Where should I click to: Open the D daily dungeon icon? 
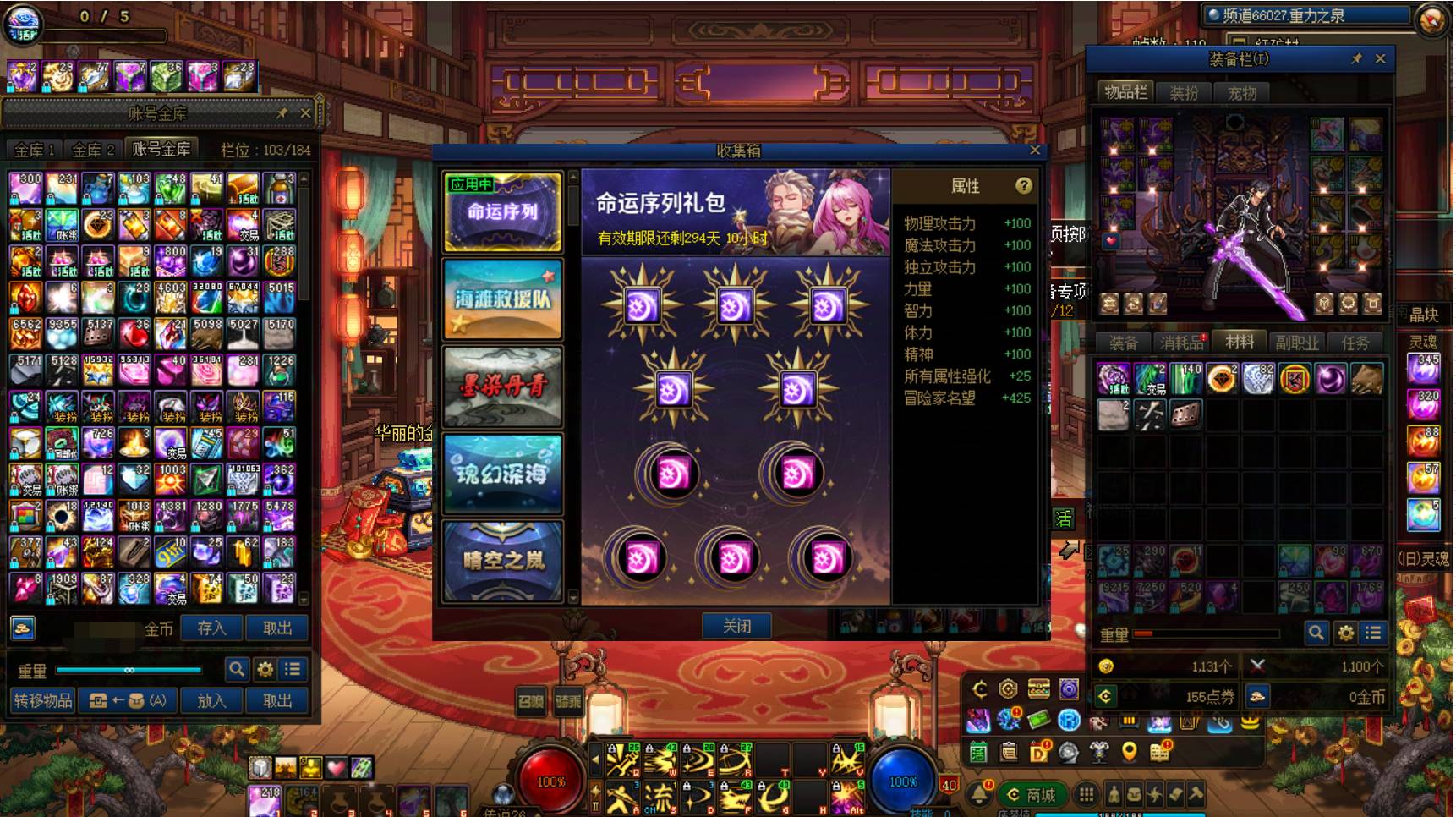(1038, 751)
